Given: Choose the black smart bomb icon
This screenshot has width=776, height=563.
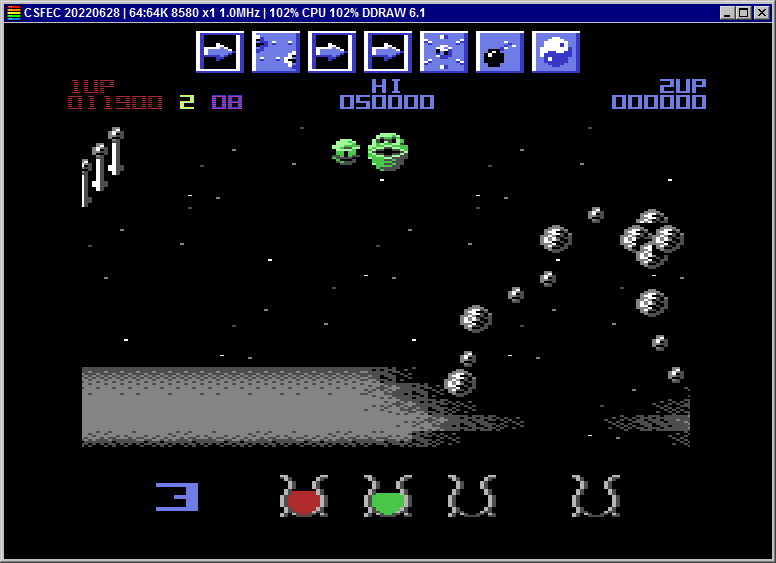Looking at the screenshot, I should 499,52.
